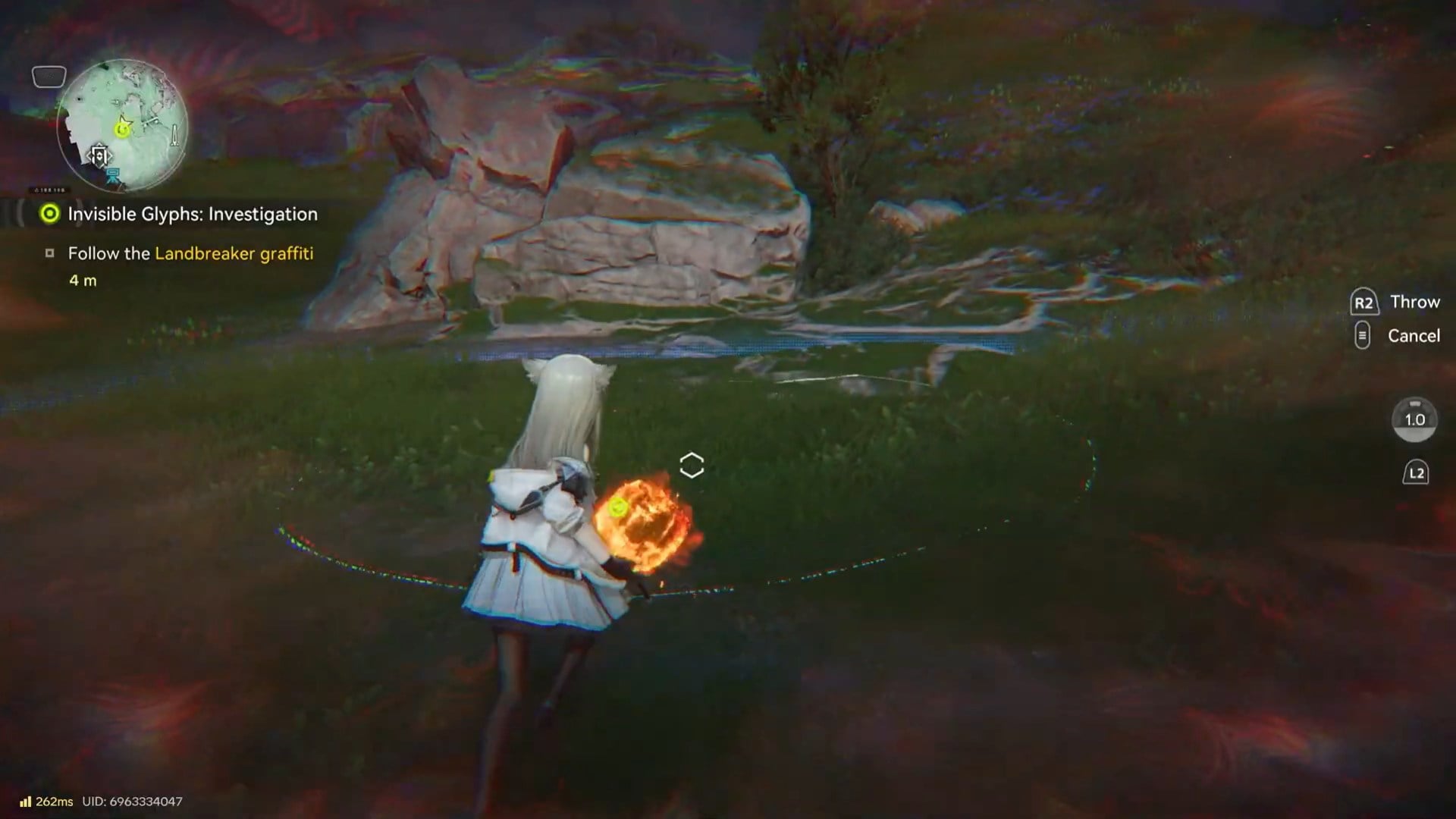Toggle the objective checkbox beside Follow the Landbreaker graffiti
The width and height of the screenshot is (1456, 819).
52,253
